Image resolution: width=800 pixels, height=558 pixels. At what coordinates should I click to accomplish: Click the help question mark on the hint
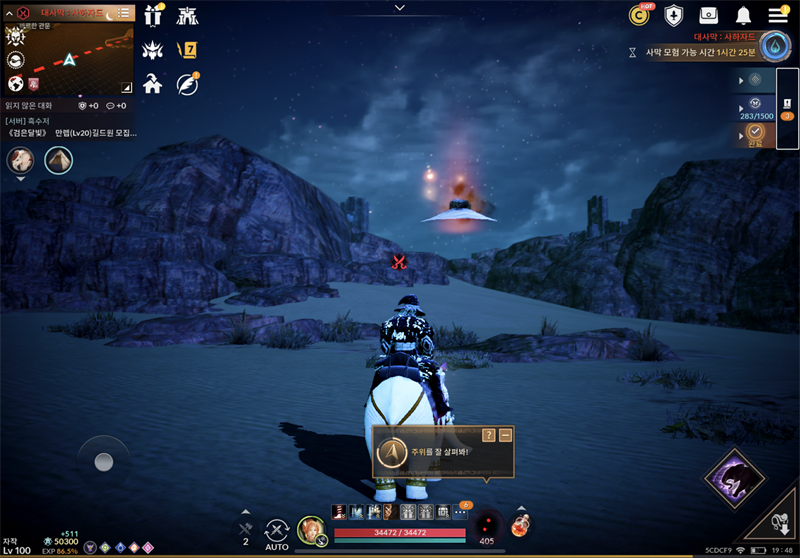pos(488,435)
